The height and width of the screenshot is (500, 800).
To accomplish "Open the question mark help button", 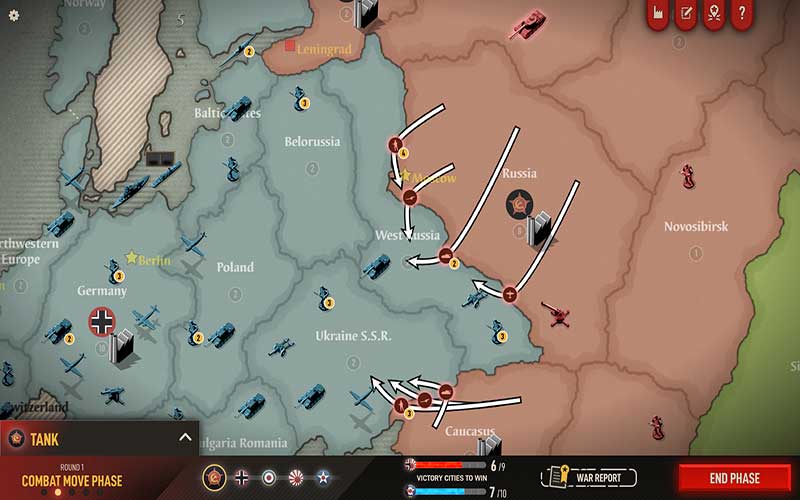I will [741, 14].
